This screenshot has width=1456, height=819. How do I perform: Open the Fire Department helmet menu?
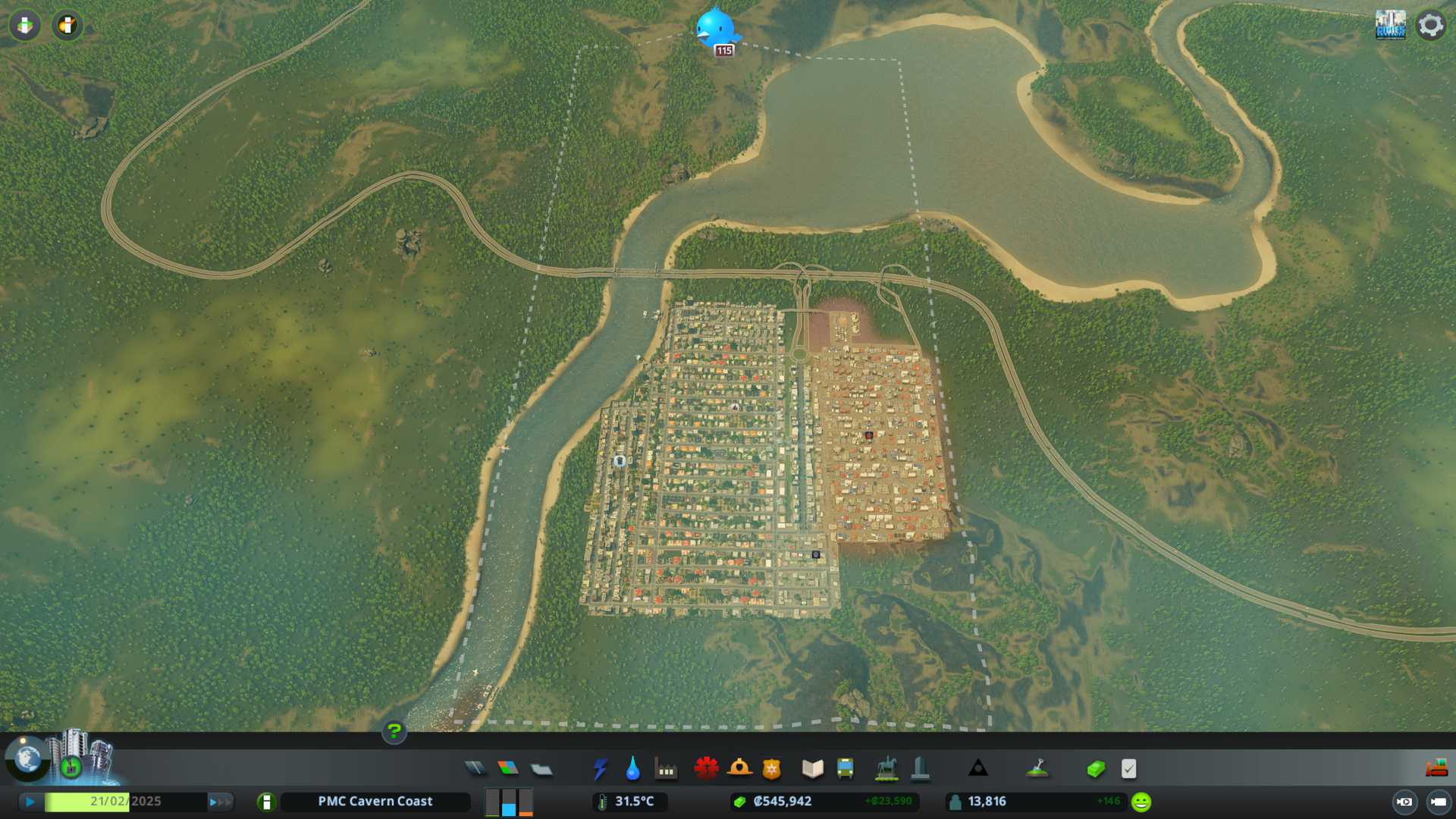pos(739,769)
